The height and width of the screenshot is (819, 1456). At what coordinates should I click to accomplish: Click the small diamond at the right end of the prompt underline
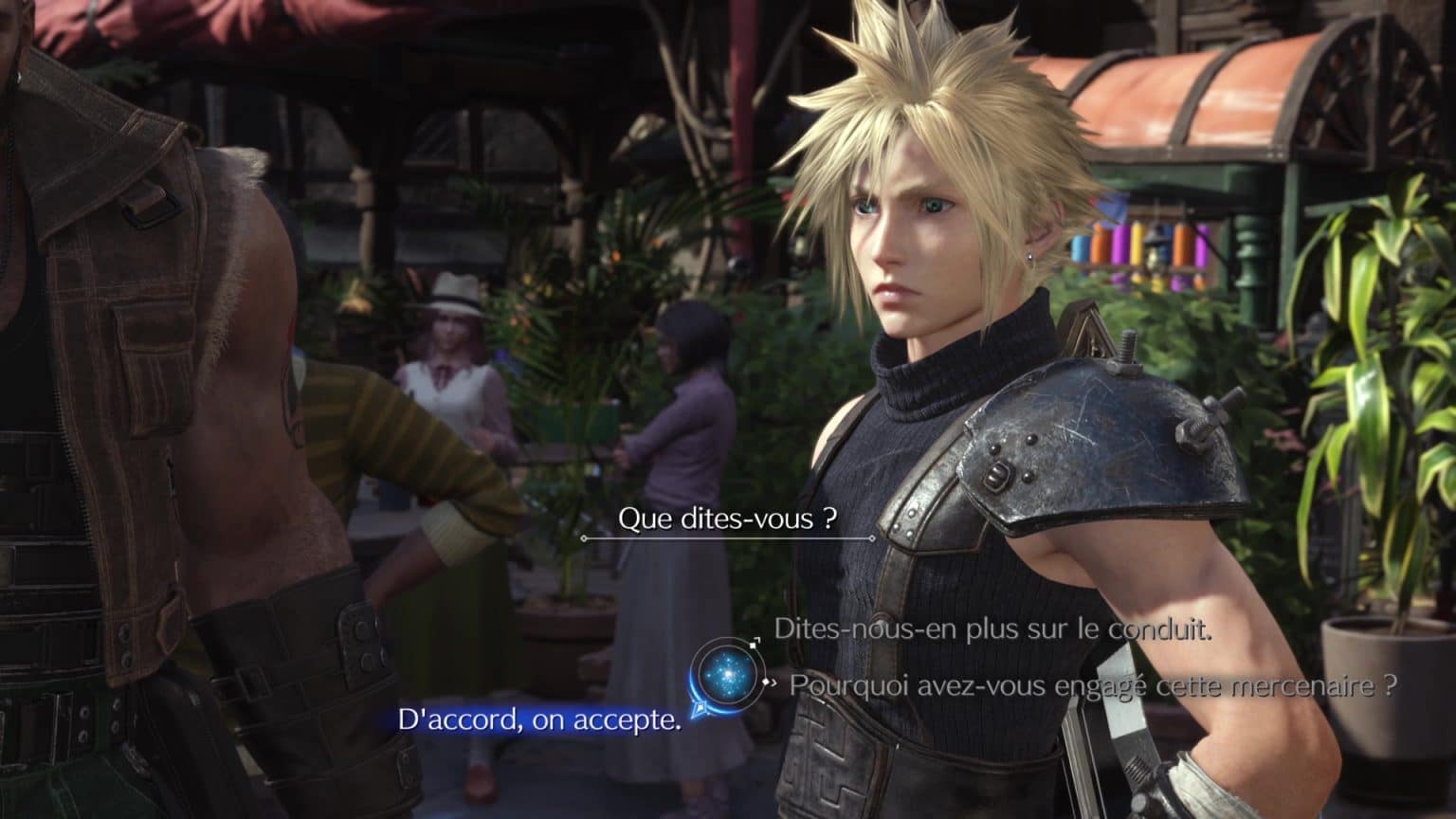coord(871,537)
